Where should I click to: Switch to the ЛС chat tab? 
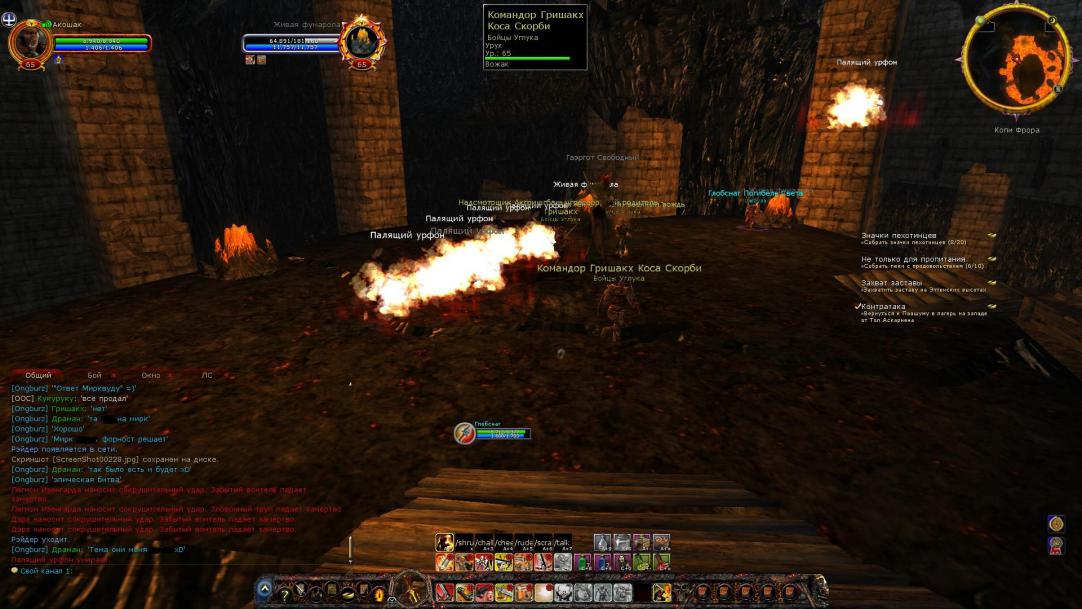tap(207, 375)
